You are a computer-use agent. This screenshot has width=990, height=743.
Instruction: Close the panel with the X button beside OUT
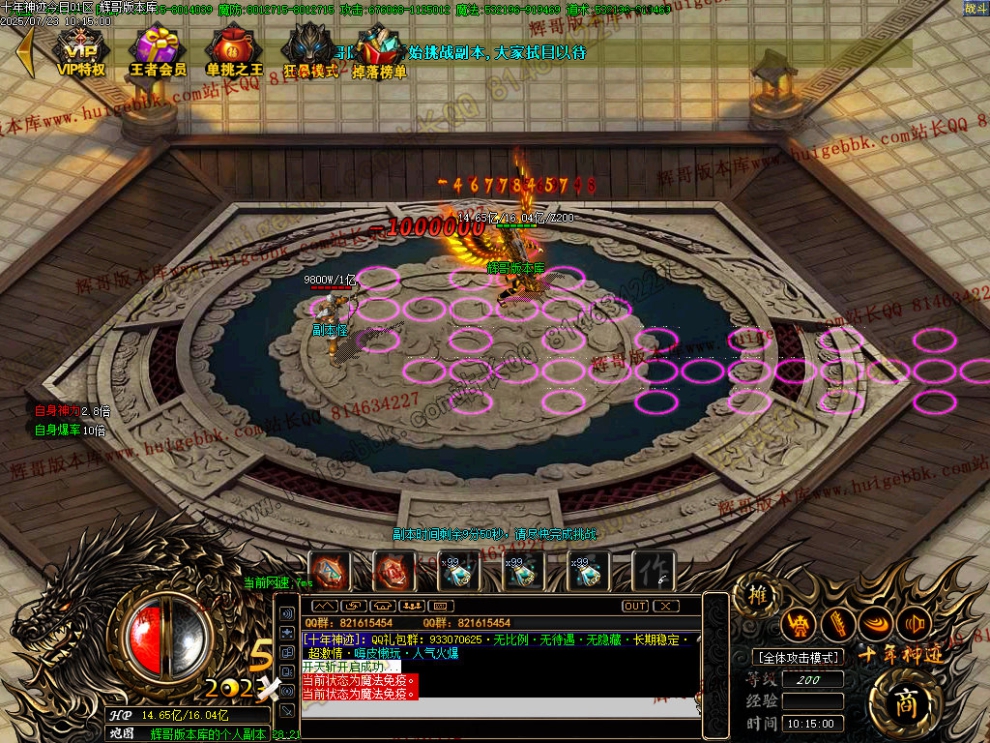665,606
